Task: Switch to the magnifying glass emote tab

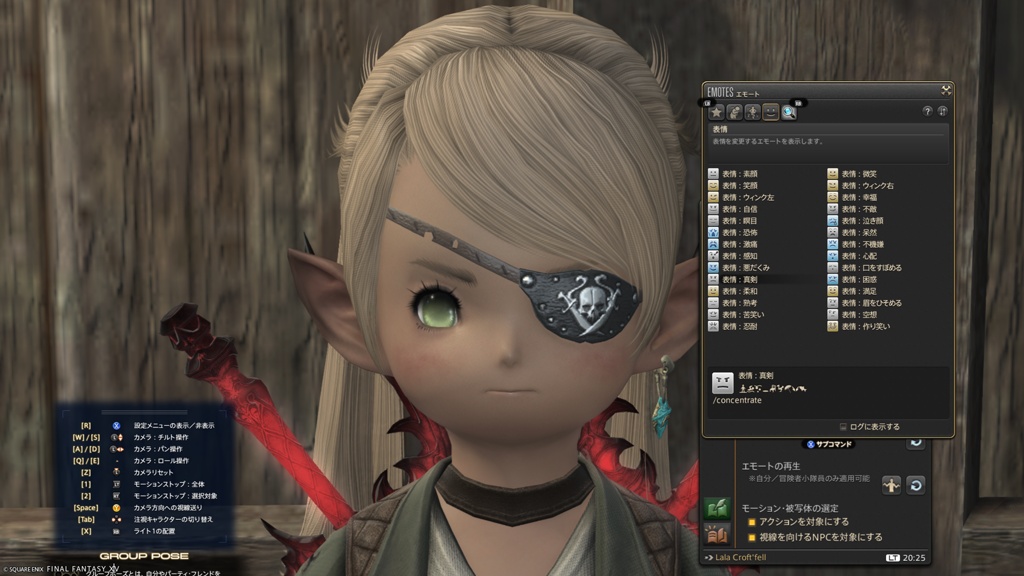Action: click(x=789, y=112)
